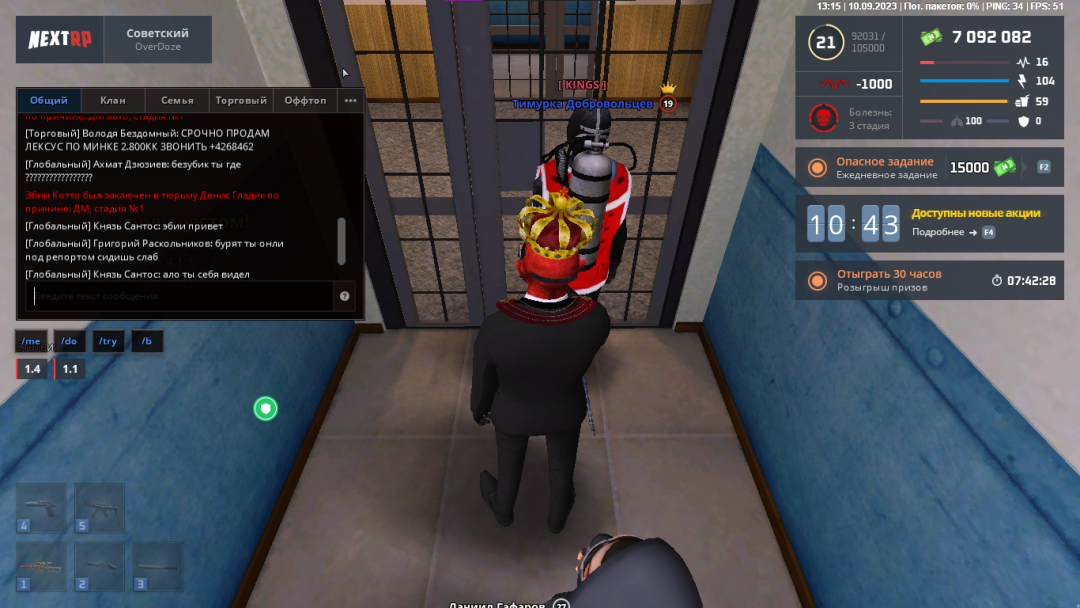
Task: Switch to the Торговый chat tab
Action: [241, 100]
